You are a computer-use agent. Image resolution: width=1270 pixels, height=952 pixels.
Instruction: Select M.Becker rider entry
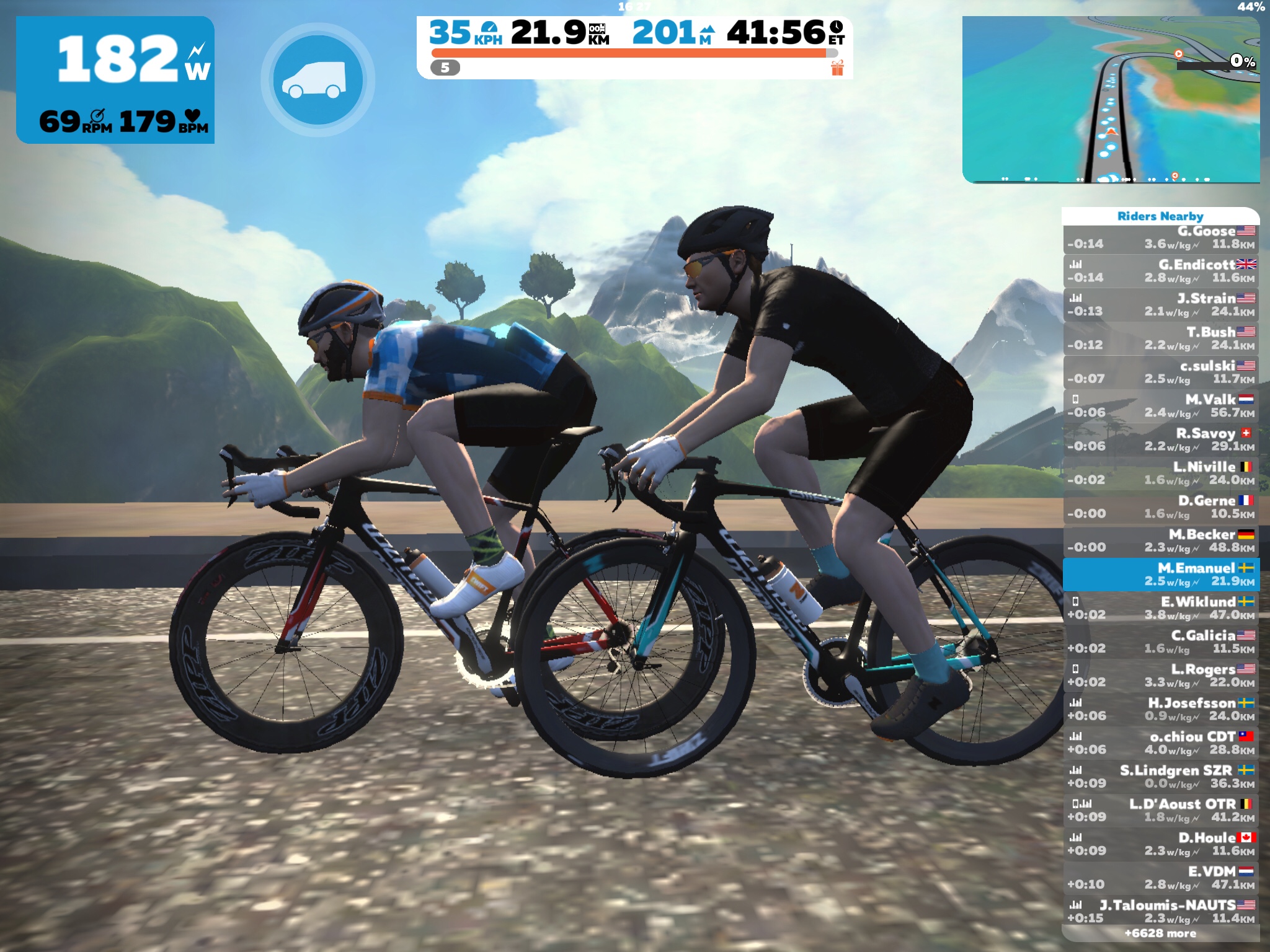(x=1160, y=541)
